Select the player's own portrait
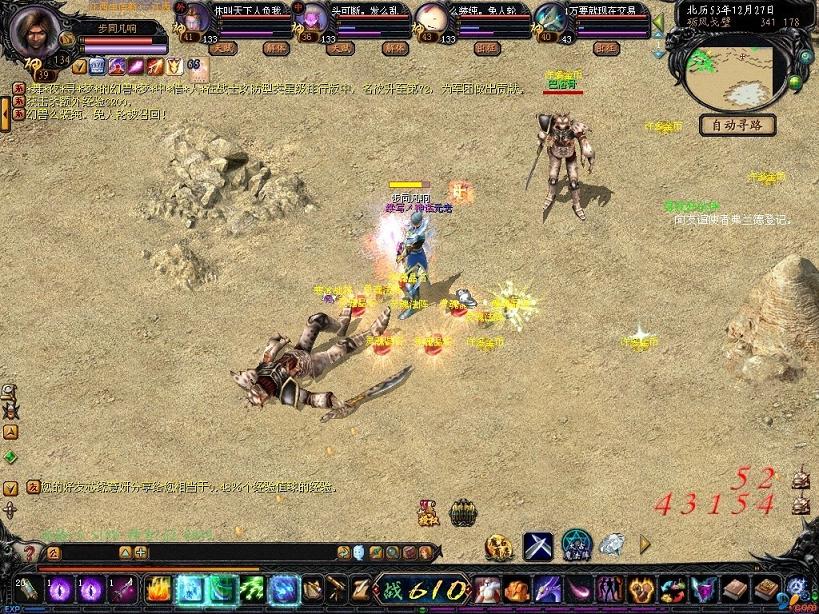This screenshot has height=614, width=819. [35, 30]
